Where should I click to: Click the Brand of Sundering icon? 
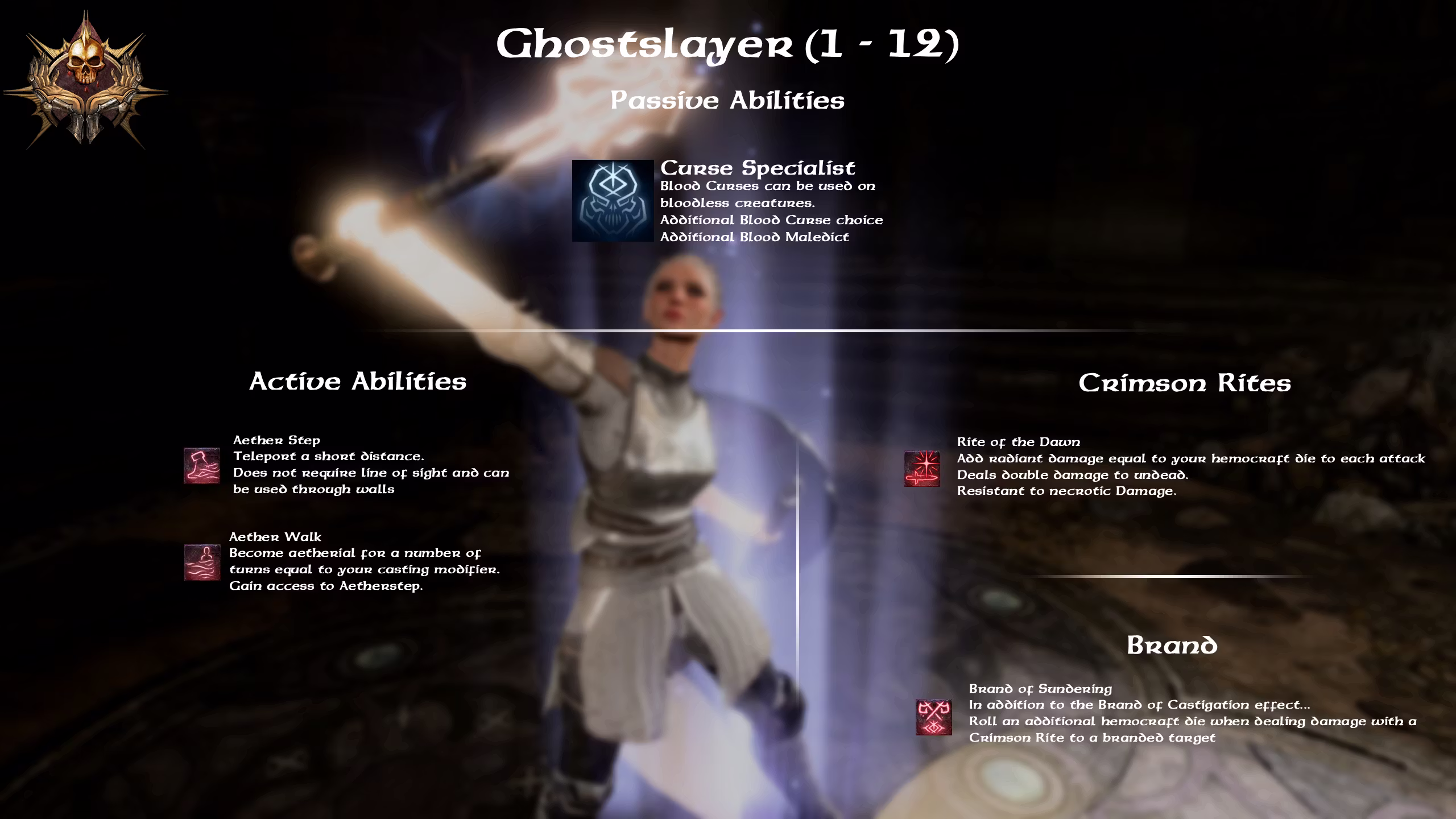(x=933, y=717)
